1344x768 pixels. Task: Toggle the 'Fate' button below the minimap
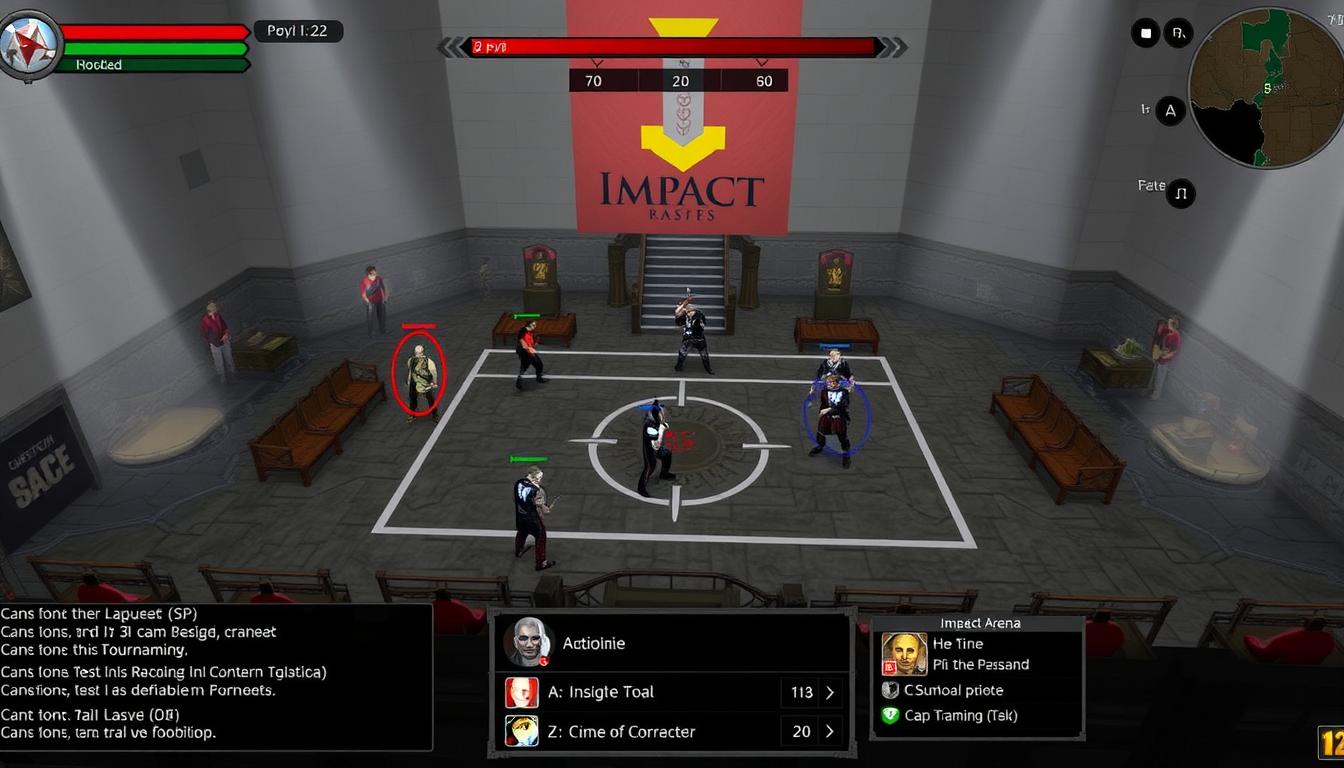click(1182, 193)
